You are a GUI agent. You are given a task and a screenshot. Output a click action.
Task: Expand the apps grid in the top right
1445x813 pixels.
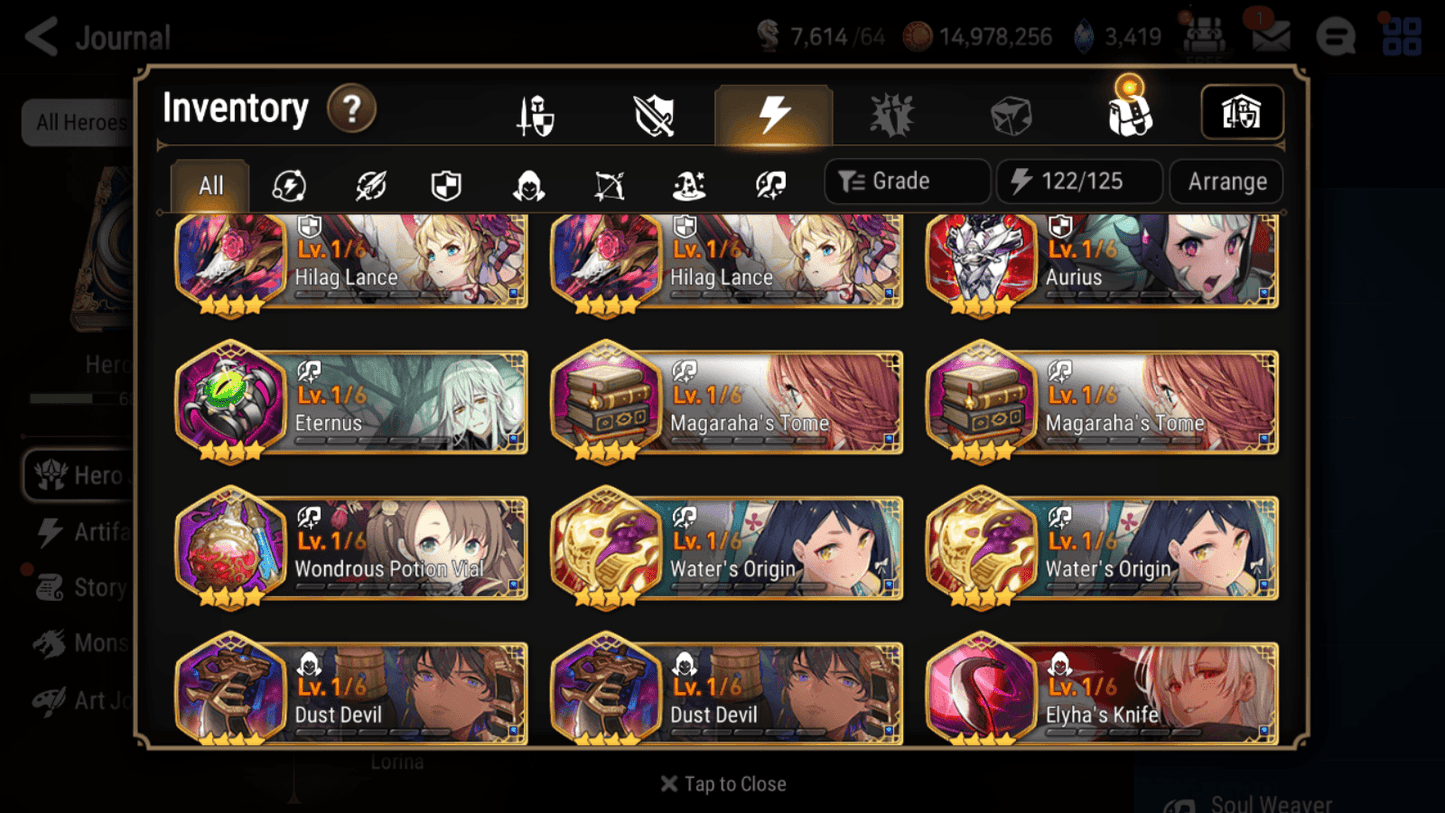pos(1401,37)
